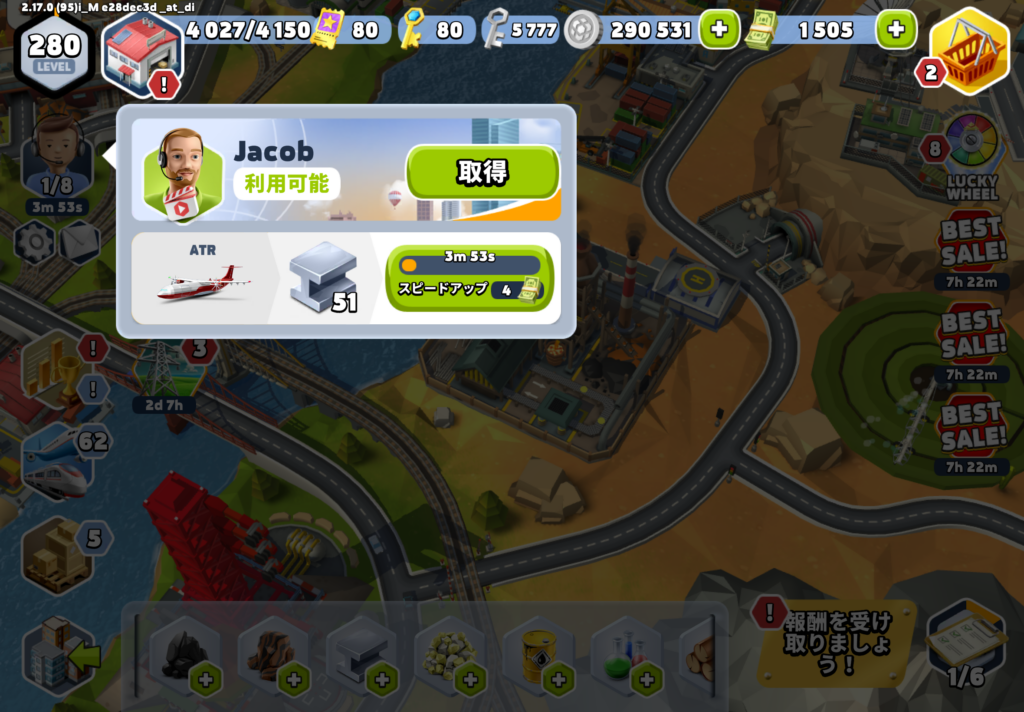Viewport: 1024px width, 712px height.
Task: Speed up the ATR flight for 4 cash
Action: pos(469,278)
